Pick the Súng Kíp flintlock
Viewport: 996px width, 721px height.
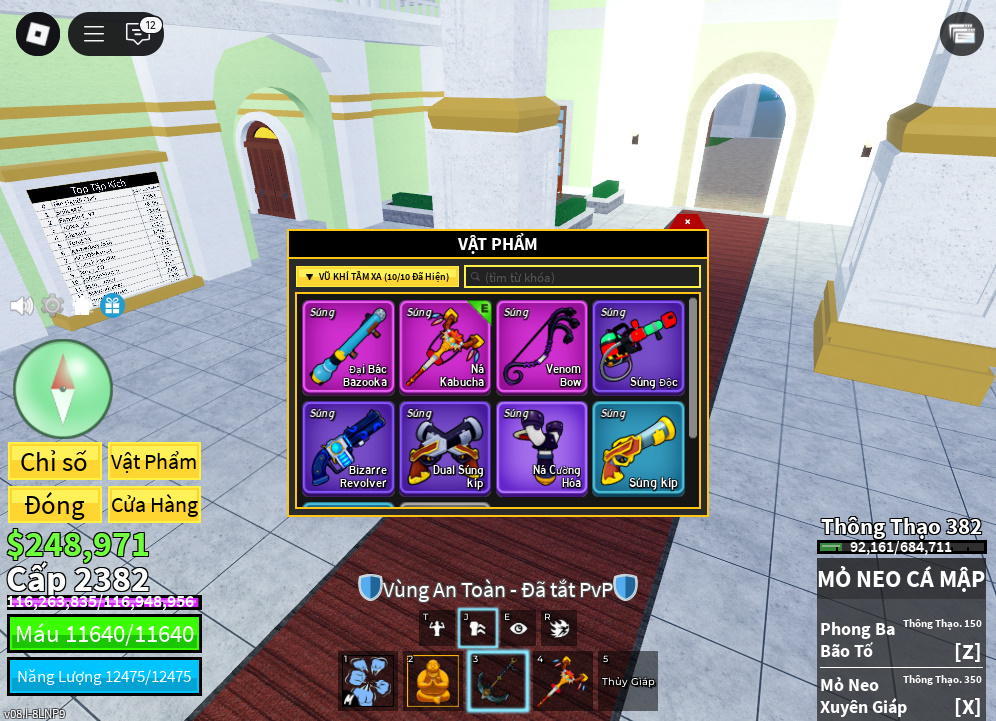638,447
